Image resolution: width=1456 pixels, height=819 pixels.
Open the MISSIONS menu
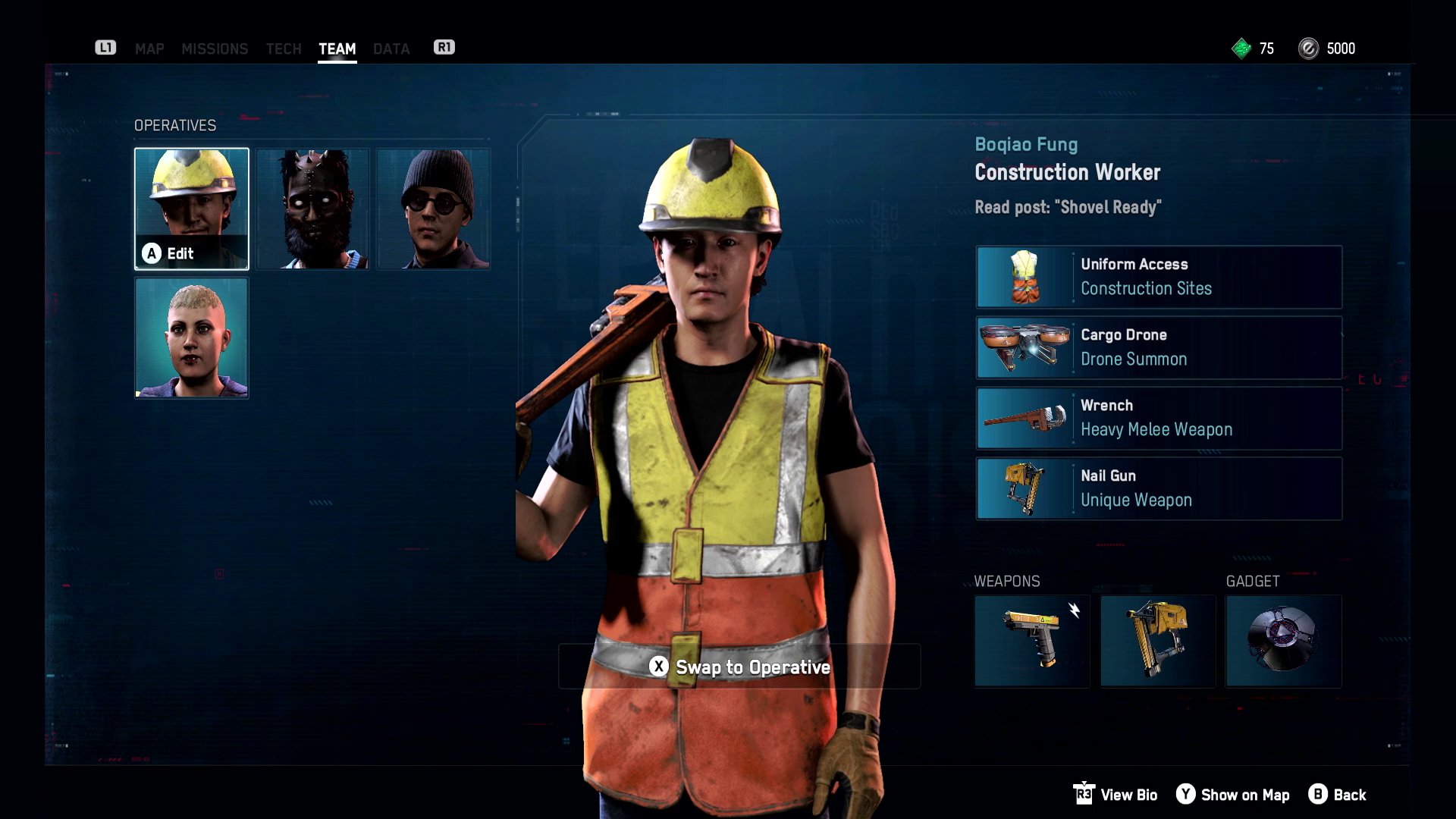215,49
